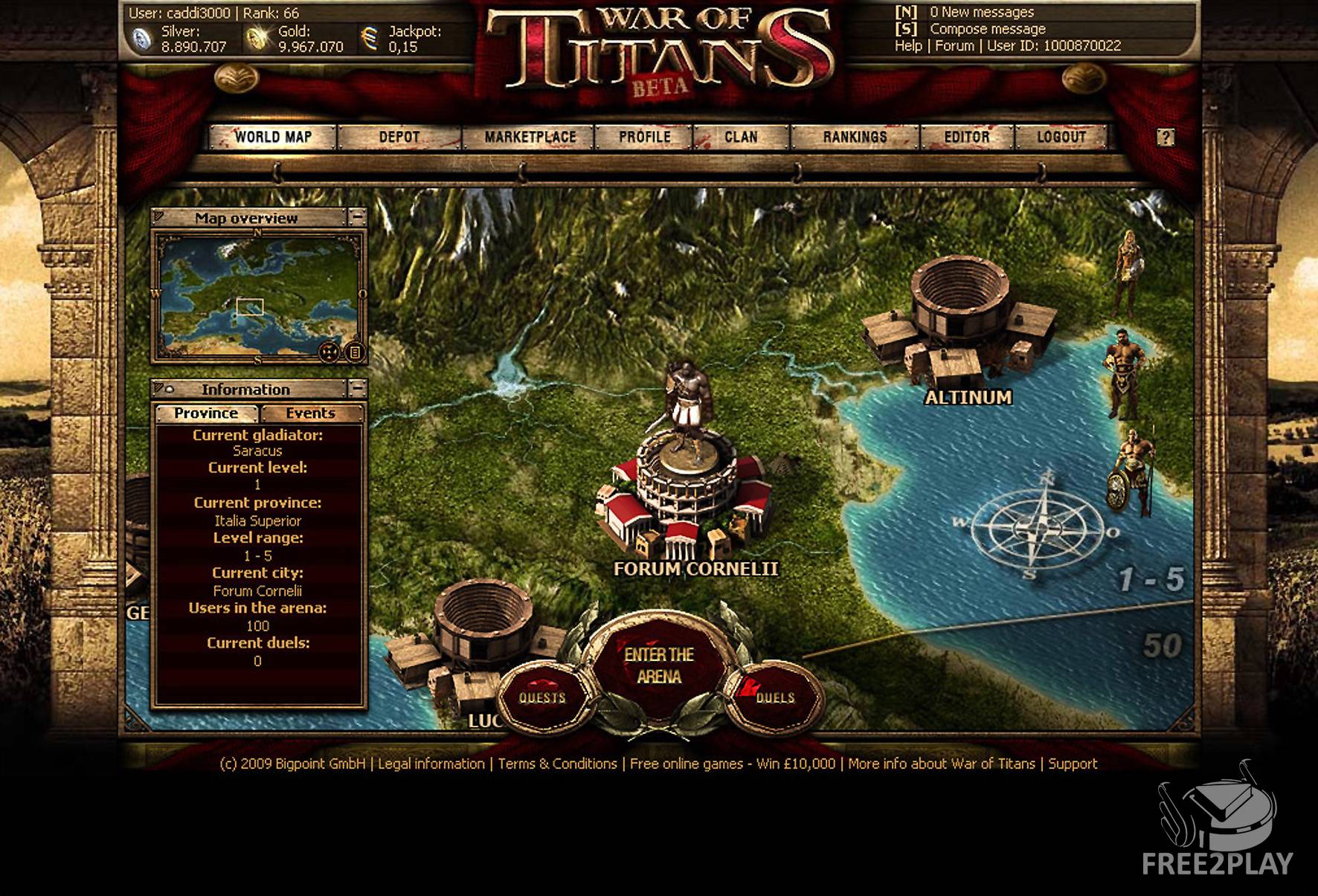Click the question mark help button
This screenshot has height=896, width=1318.
1166,138
